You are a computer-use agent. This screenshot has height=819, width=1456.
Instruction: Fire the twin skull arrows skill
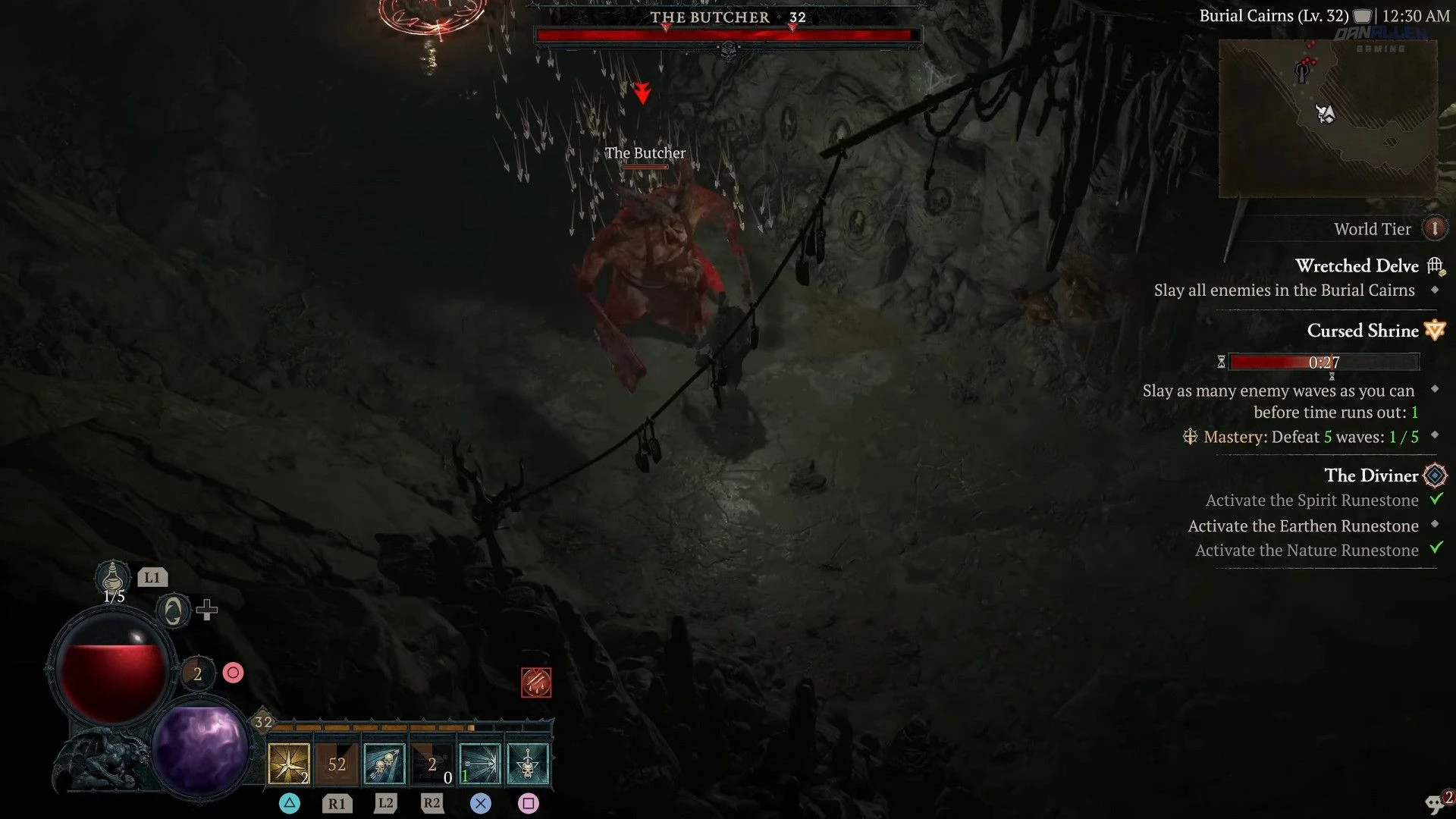pyautogui.click(x=384, y=764)
